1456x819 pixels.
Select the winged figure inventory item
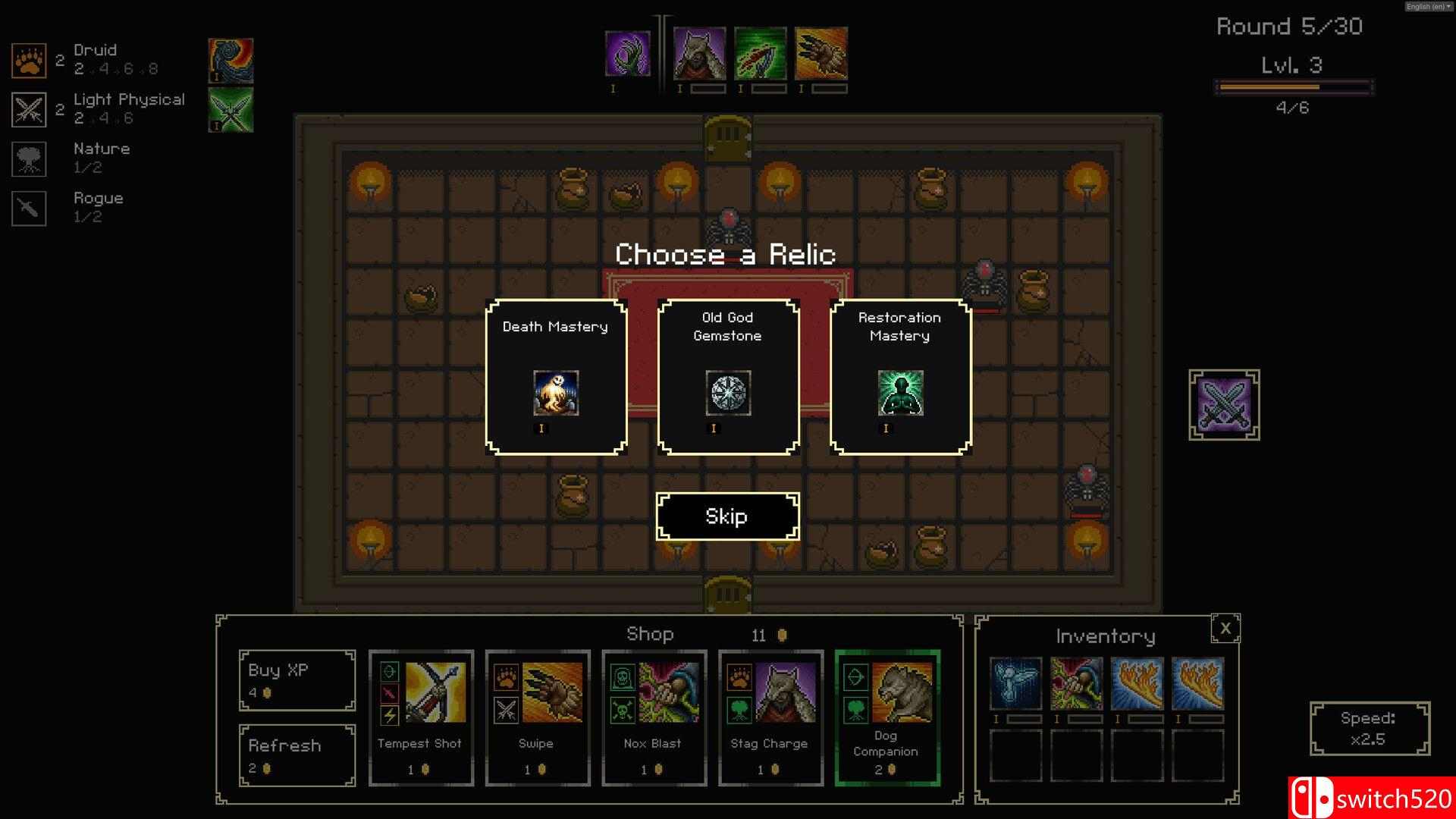pyautogui.click(x=1015, y=684)
